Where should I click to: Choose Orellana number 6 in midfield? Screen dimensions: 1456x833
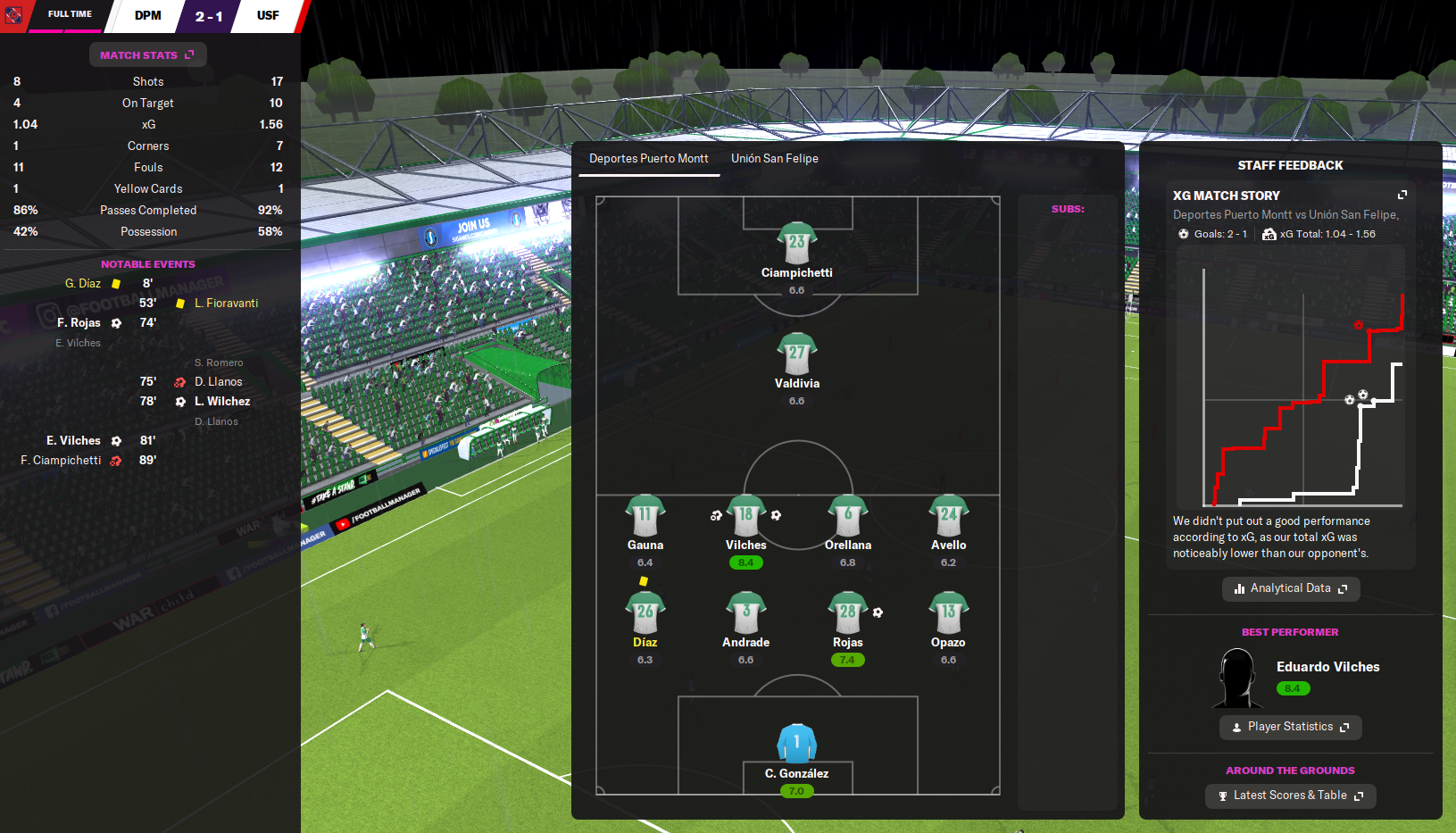[847, 515]
